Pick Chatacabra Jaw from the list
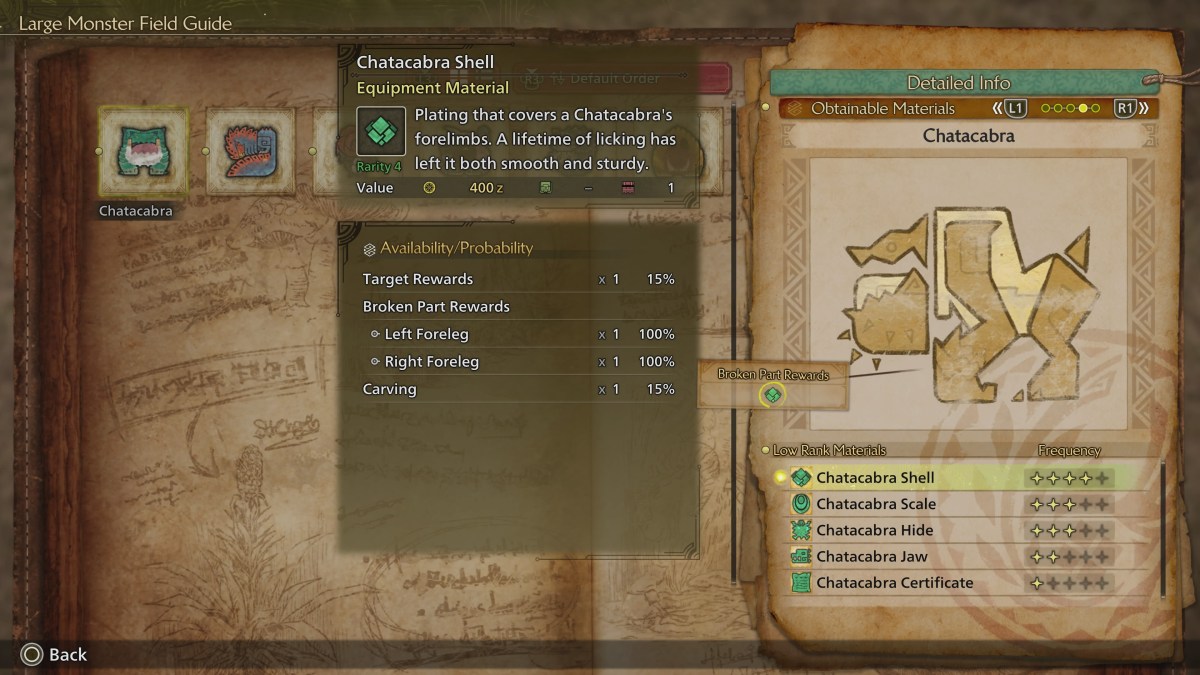This screenshot has width=1200, height=675. pyautogui.click(x=871, y=556)
